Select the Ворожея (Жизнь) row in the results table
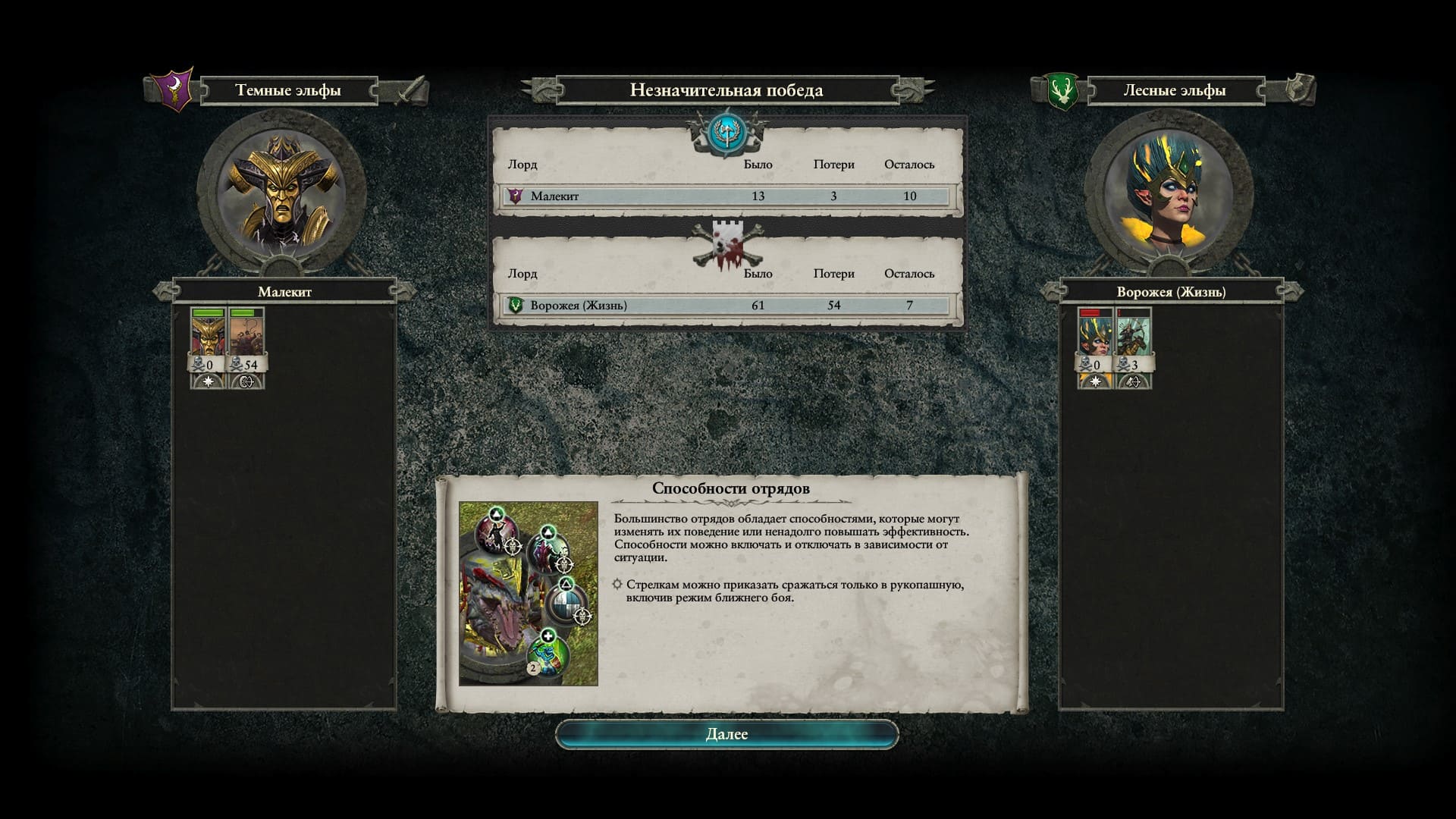Screen dimensions: 1456x819 (726, 306)
